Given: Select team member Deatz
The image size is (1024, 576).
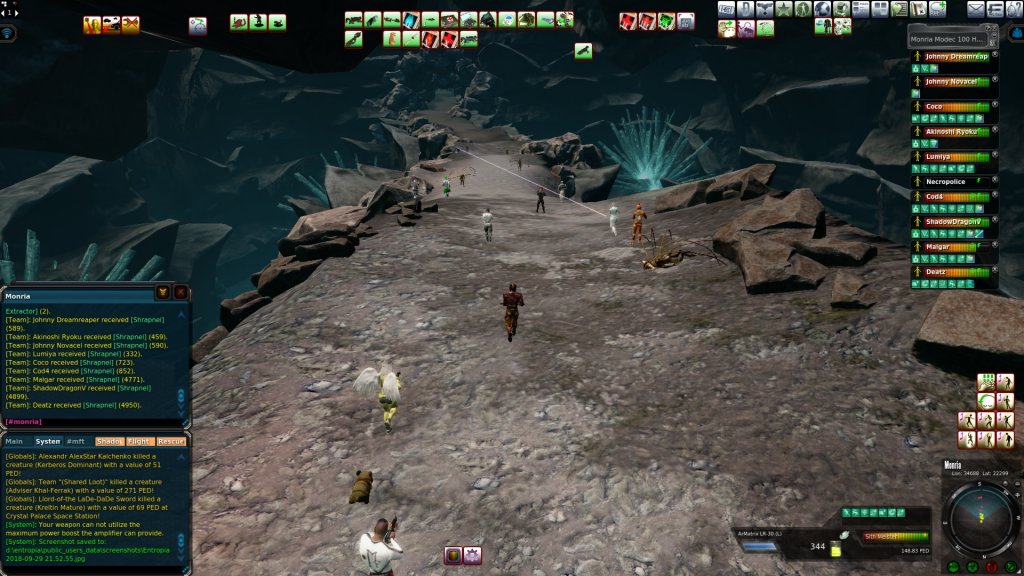Looking at the screenshot, I should pos(936,271).
